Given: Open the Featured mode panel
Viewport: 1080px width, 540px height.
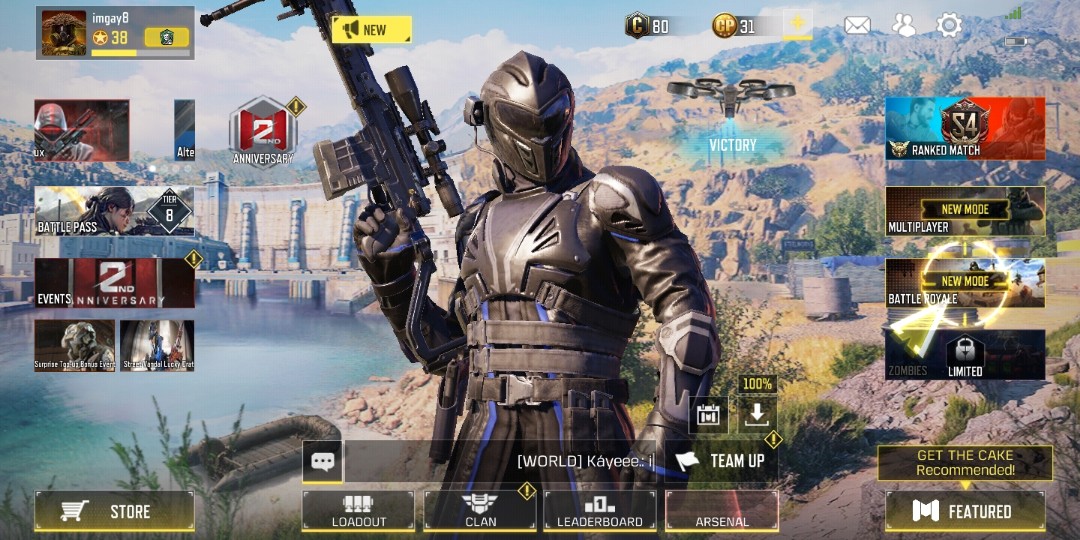Looking at the screenshot, I should click(x=965, y=511).
